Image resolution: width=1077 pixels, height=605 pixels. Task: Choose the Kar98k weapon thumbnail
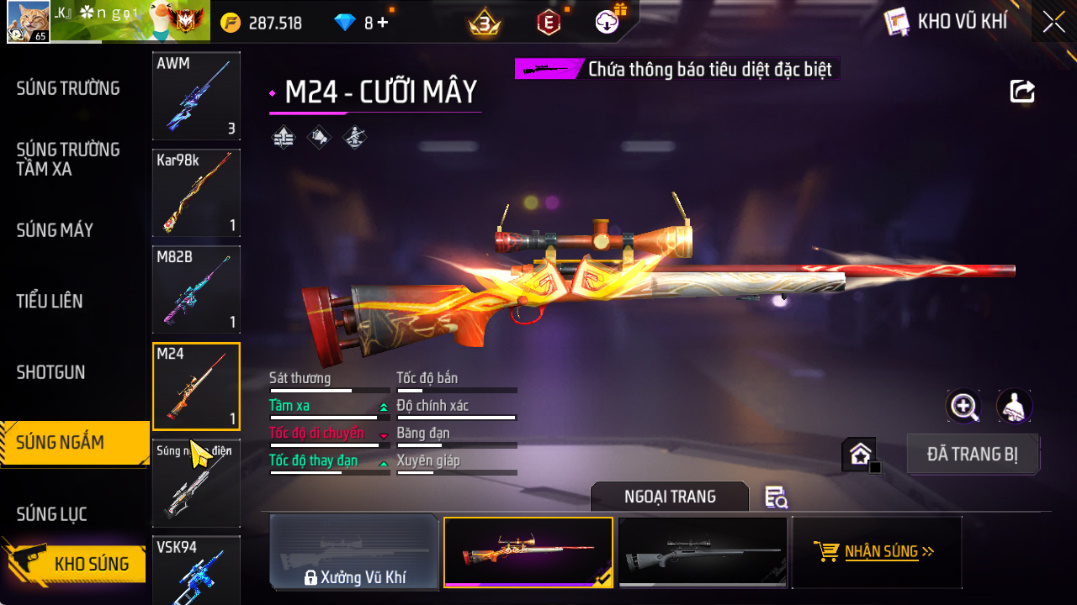pos(196,193)
